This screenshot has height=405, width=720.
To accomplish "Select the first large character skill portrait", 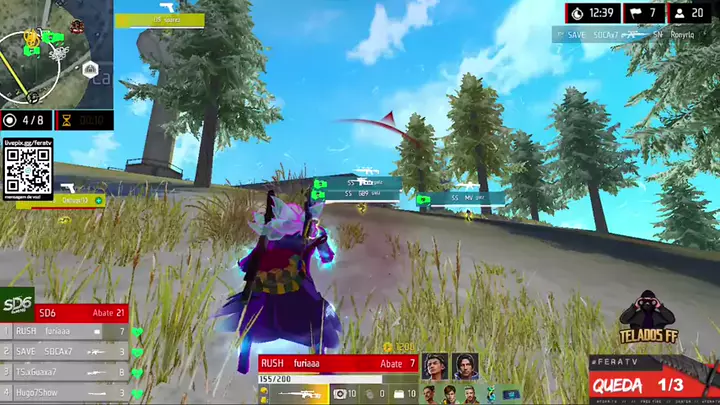I will point(435,366).
